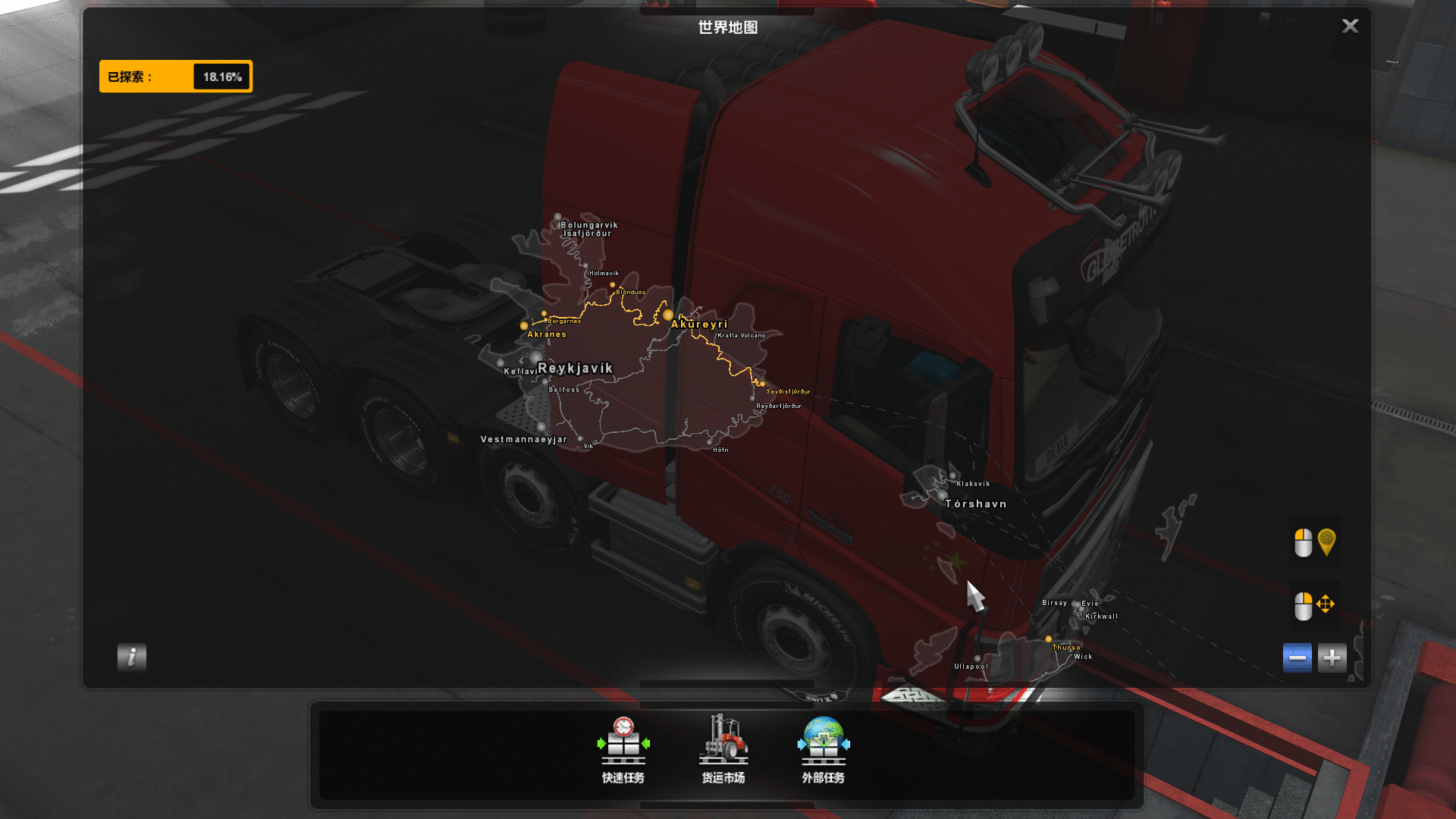Choose Vestmannaeyjar on the map
This screenshot has height=819, width=1456.
523,439
